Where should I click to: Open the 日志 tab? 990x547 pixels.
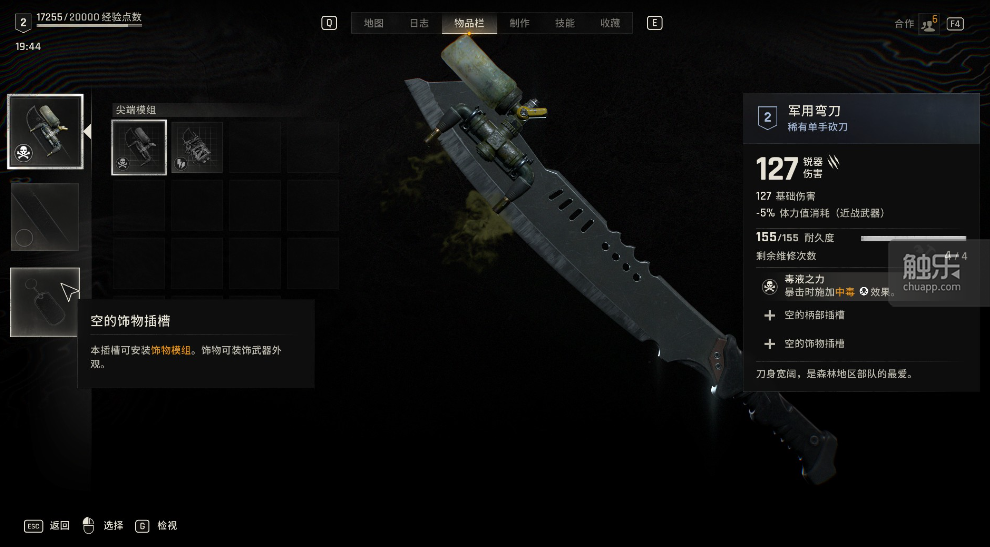[420, 23]
